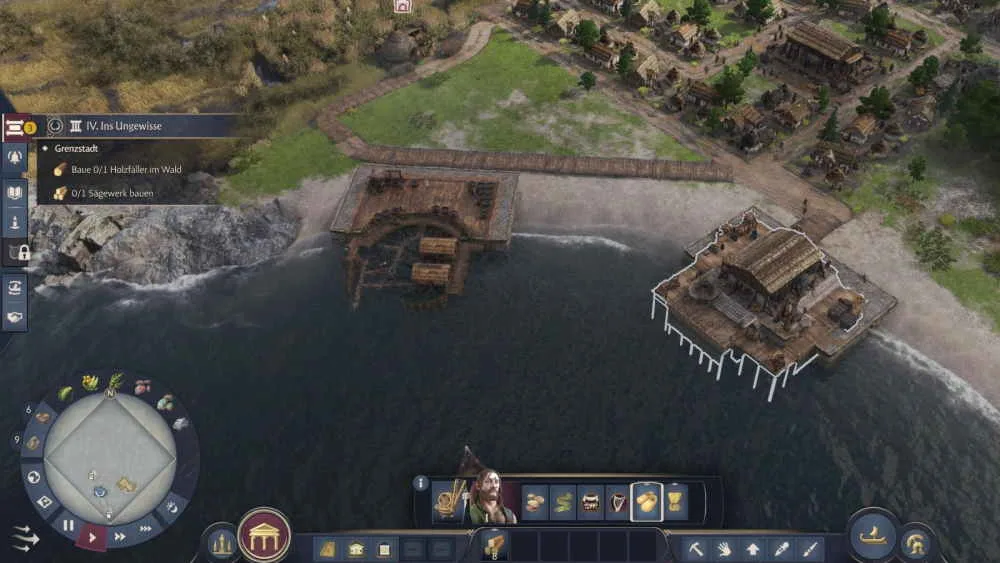1000x563 pixels.
Task: Switch to triple fast-forward speed
Action: [x=146, y=527]
